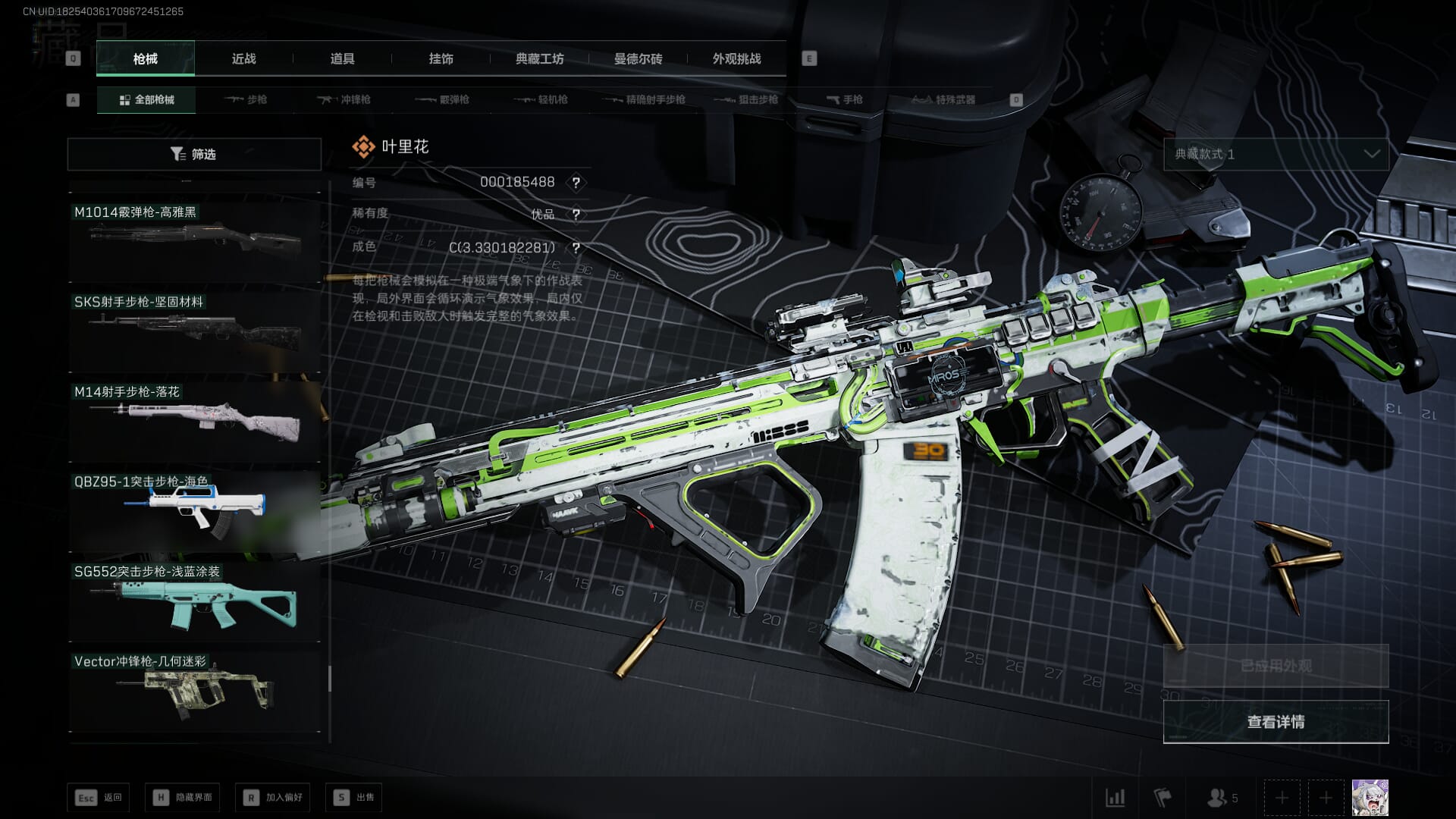1456x819 pixels.
Task: Switch to 外观挑战 tab
Action: click(736, 59)
